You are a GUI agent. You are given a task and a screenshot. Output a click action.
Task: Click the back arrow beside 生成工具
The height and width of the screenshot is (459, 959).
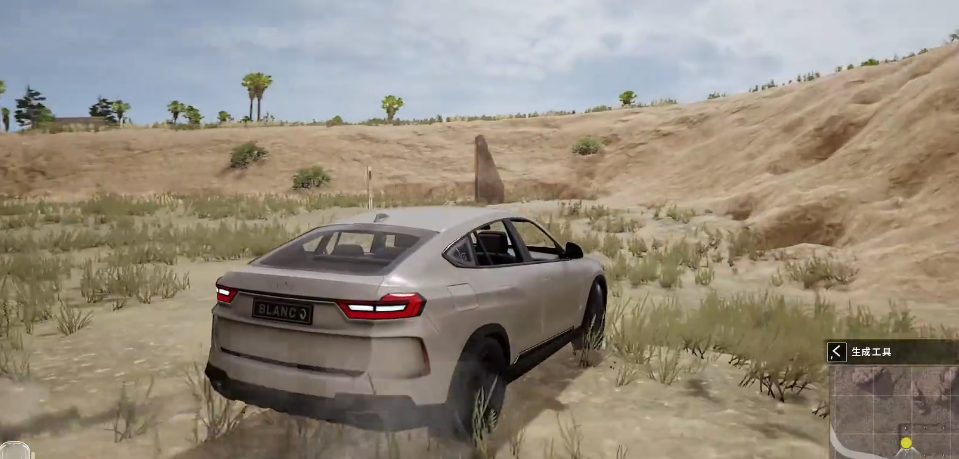point(837,351)
